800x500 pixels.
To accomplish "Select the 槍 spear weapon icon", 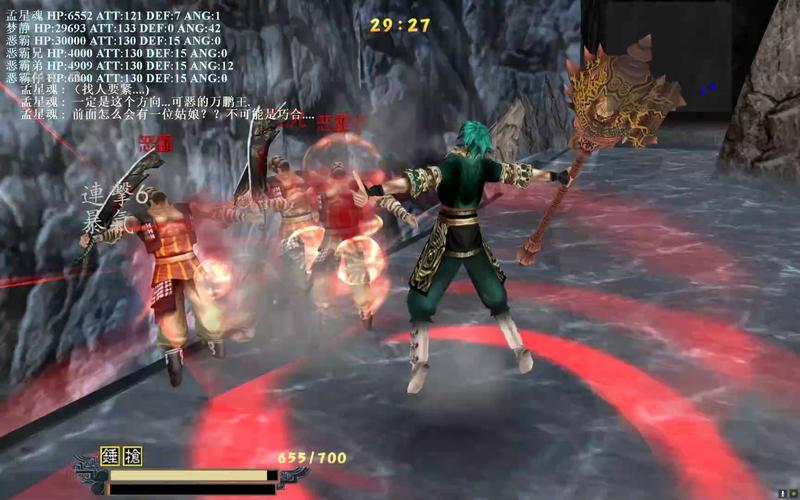I will [x=132, y=457].
